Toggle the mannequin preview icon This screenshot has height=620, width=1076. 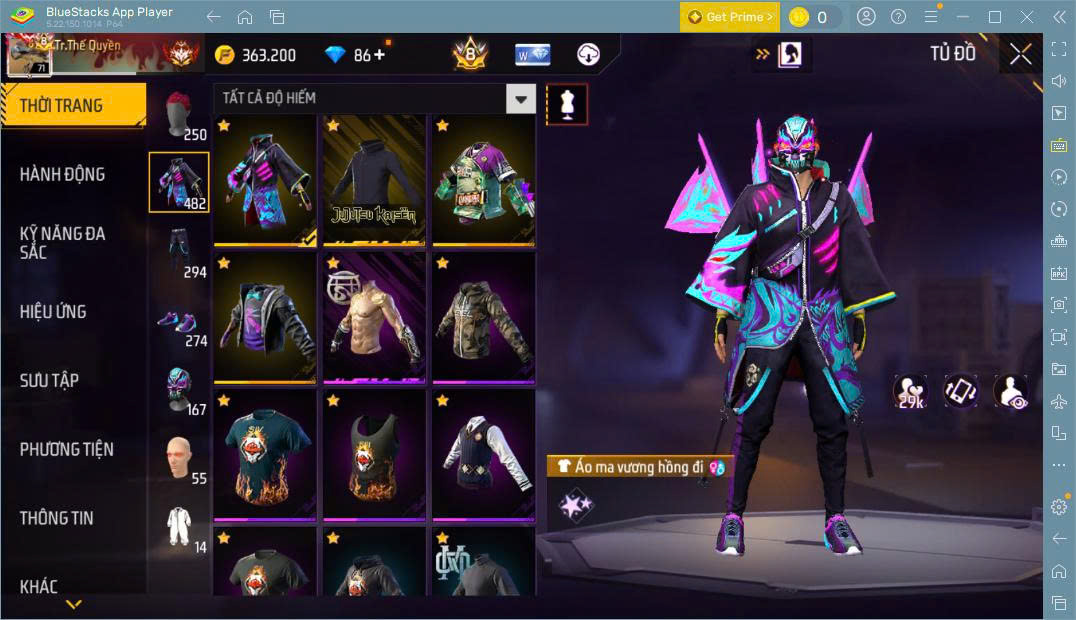coord(567,104)
